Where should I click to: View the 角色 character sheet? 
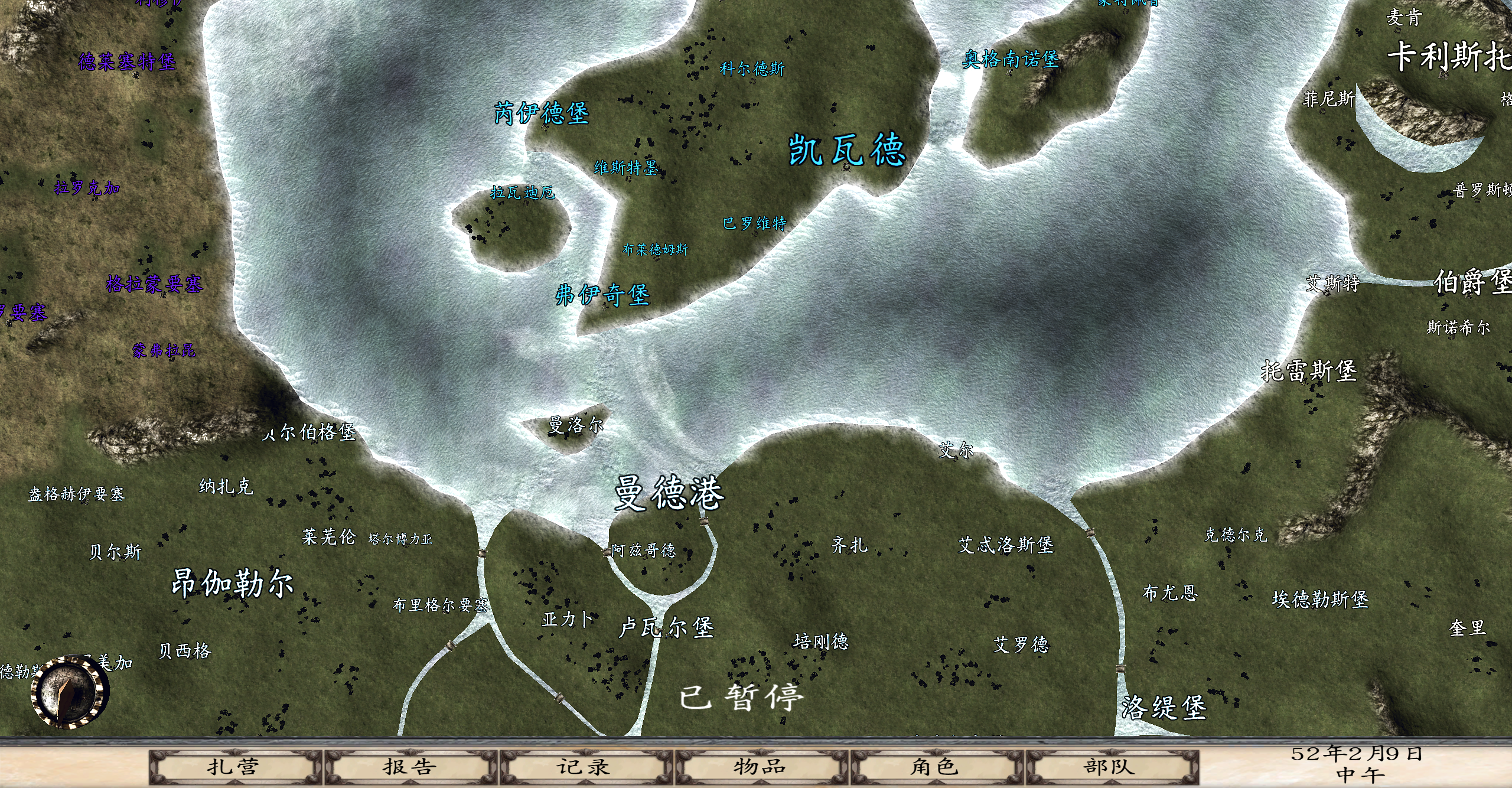pyautogui.click(x=935, y=767)
